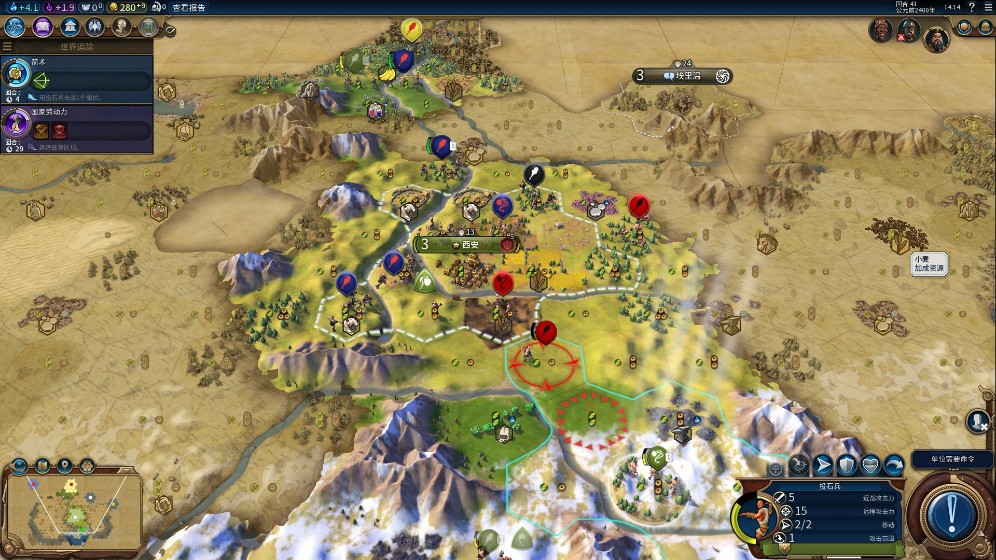Select the slinger's move-to arrow action
This screenshot has width=996, height=560.
[823, 465]
